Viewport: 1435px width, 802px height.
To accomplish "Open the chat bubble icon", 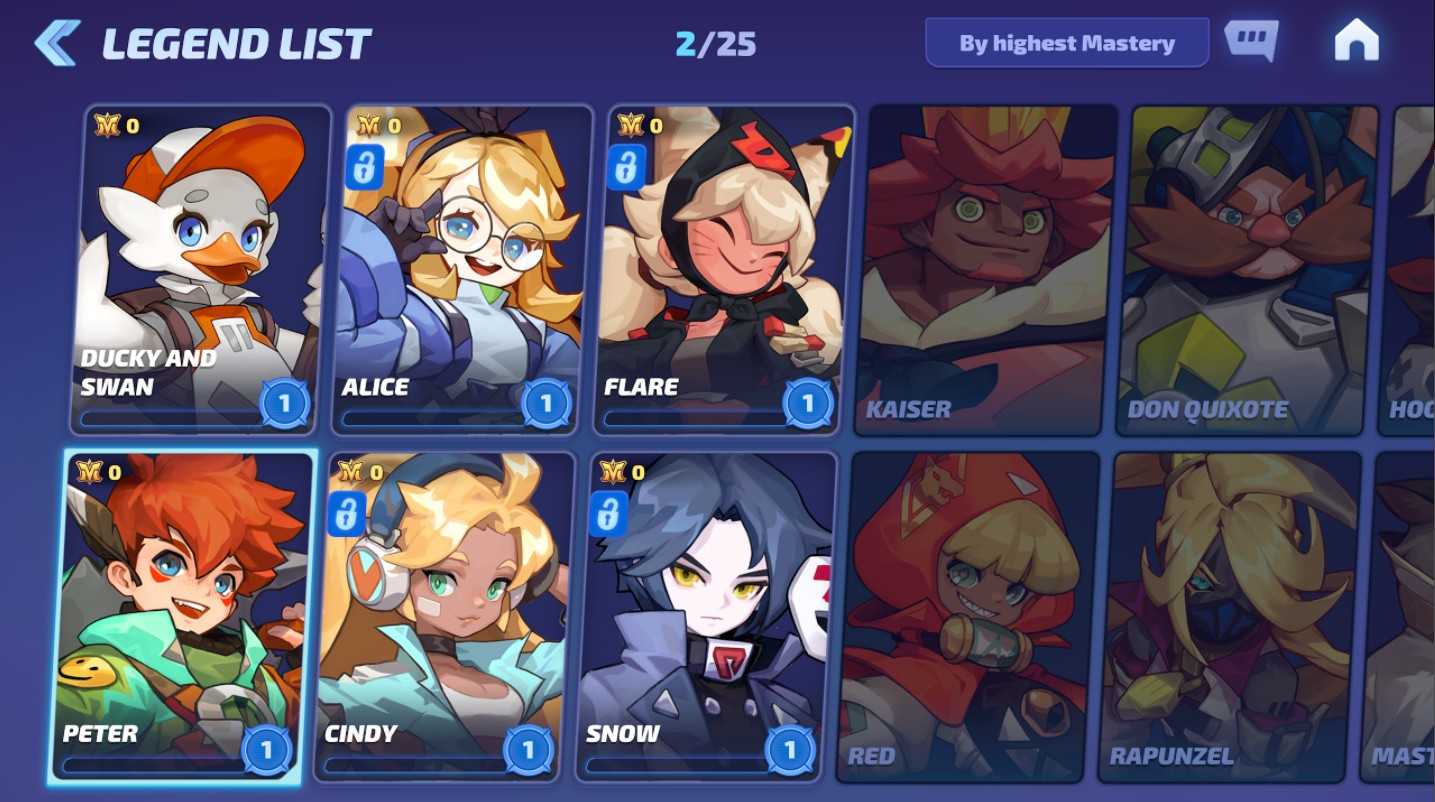I will (x=1251, y=41).
